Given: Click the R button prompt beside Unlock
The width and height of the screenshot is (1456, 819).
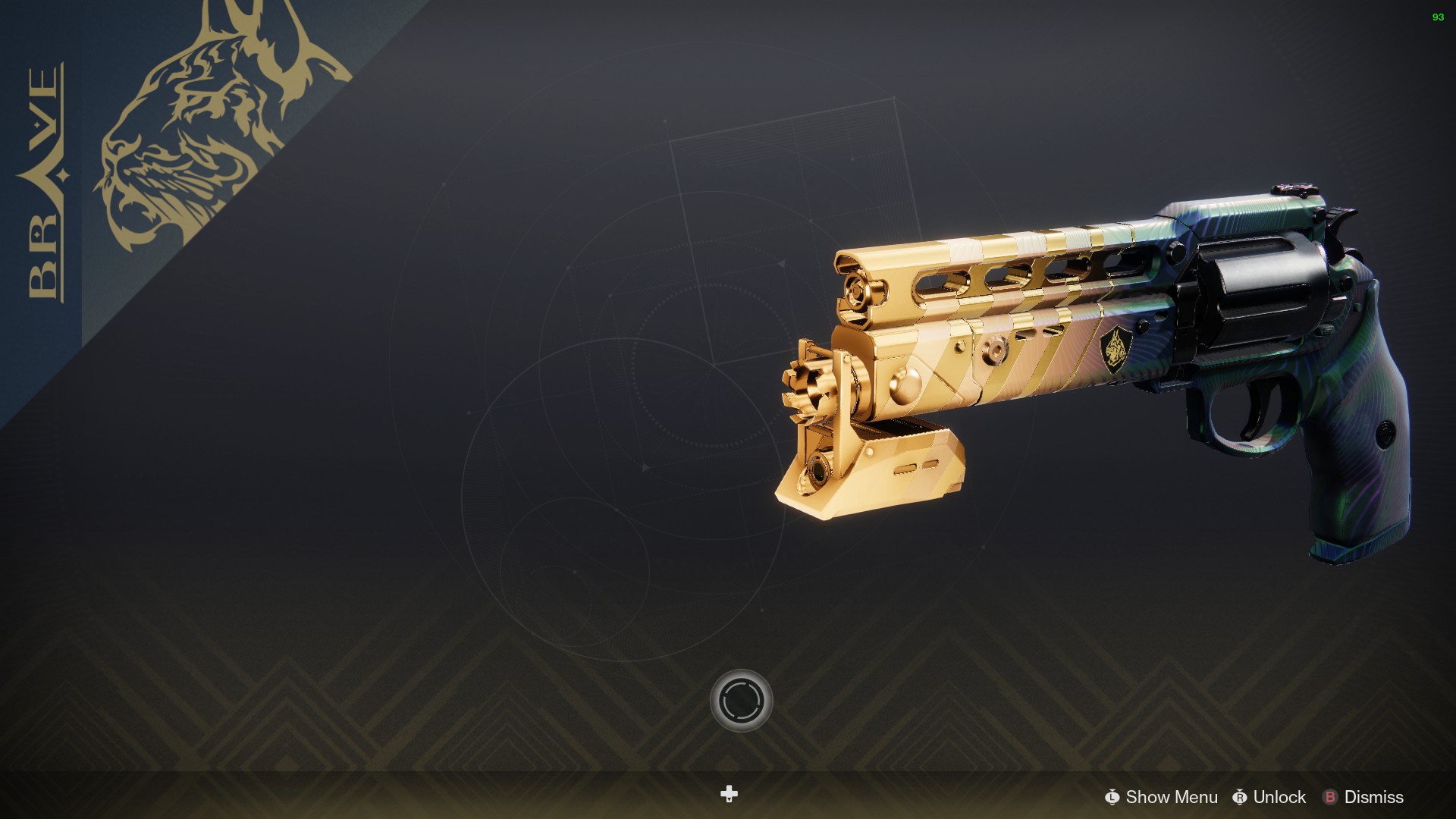Looking at the screenshot, I should [1241, 798].
